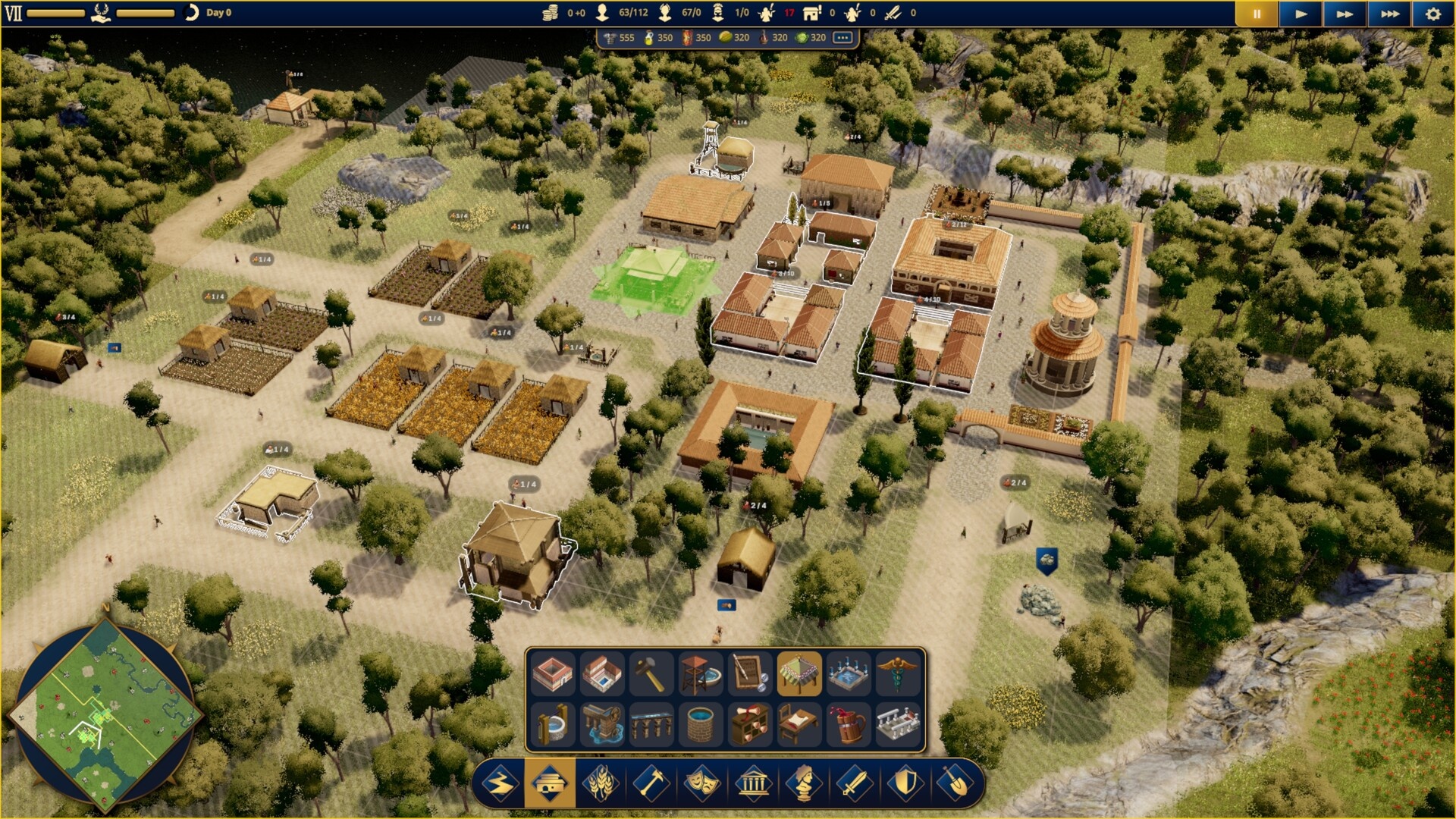This screenshot has width=1456, height=819.
Task: Select the shovel demolish tool
Action: (956, 783)
